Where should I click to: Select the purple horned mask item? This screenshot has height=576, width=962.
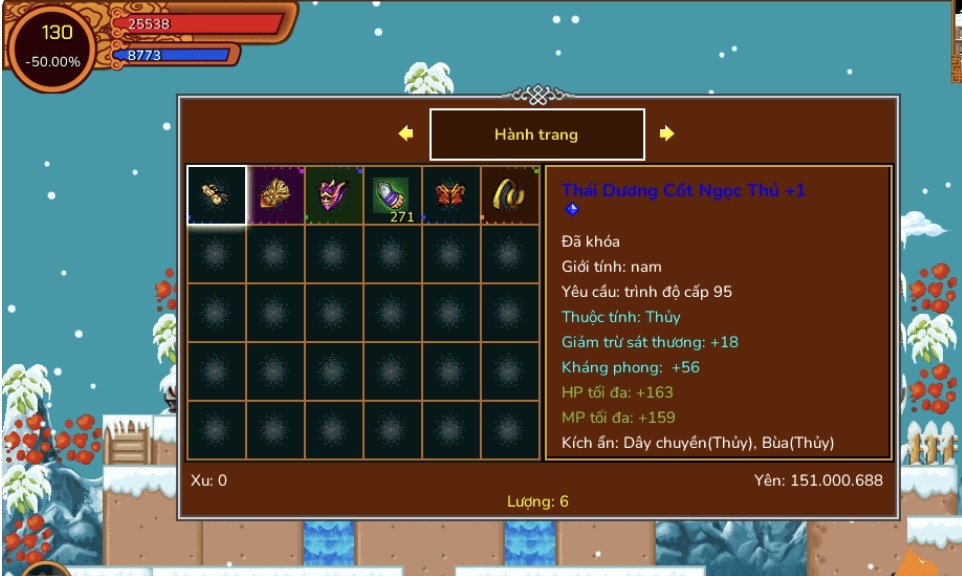[334, 196]
